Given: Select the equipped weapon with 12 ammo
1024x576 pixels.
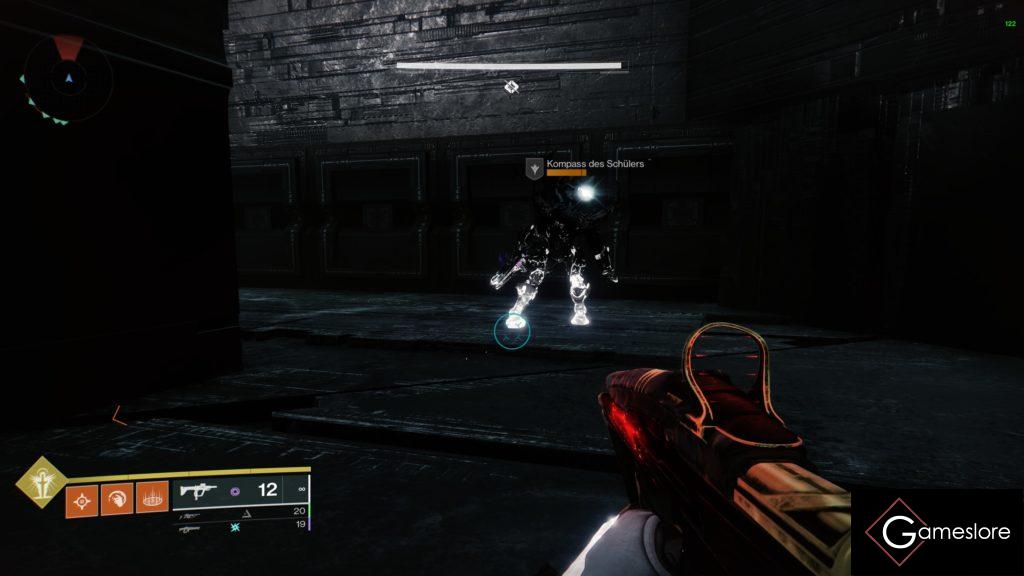Looking at the screenshot, I should pyautogui.click(x=240, y=491).
